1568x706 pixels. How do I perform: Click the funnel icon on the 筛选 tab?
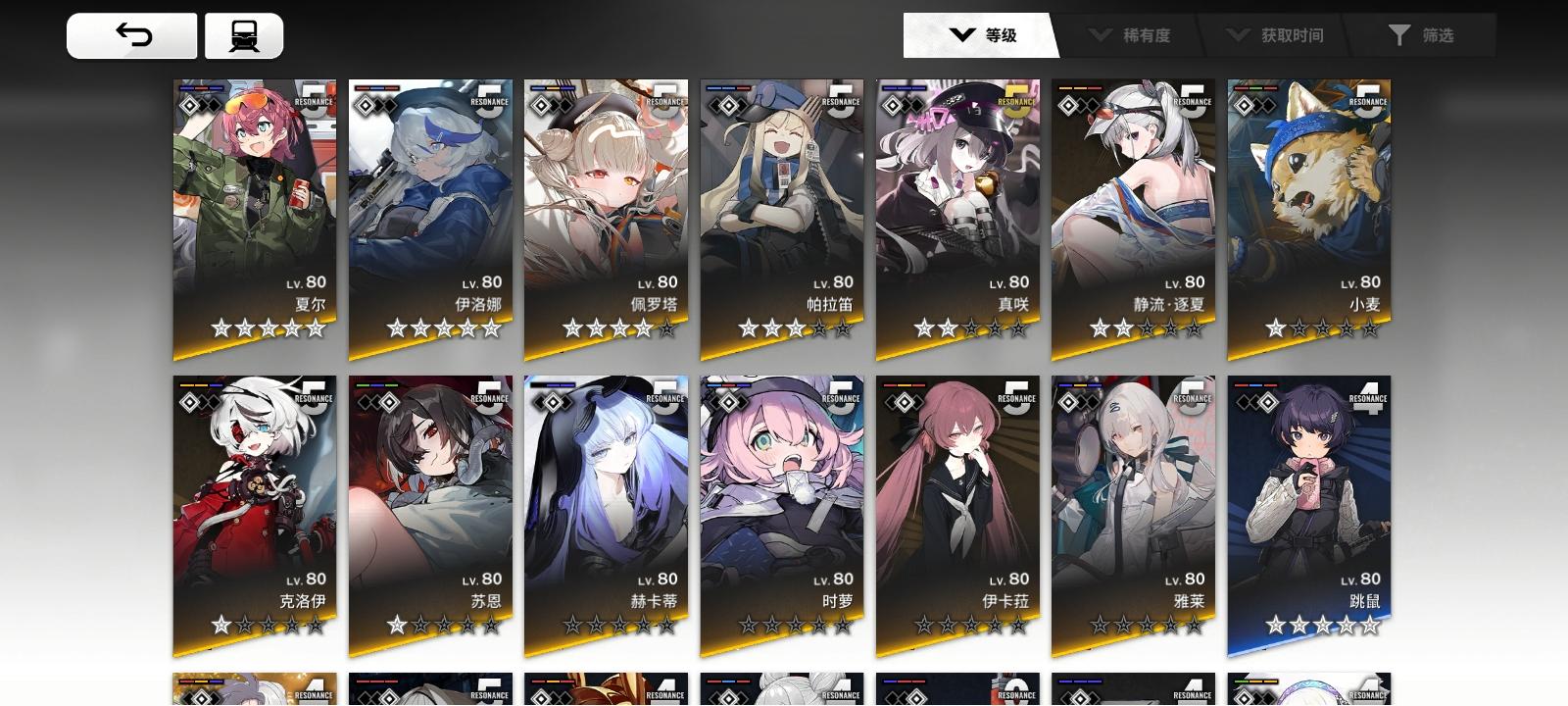click(x=1401, y=35)
